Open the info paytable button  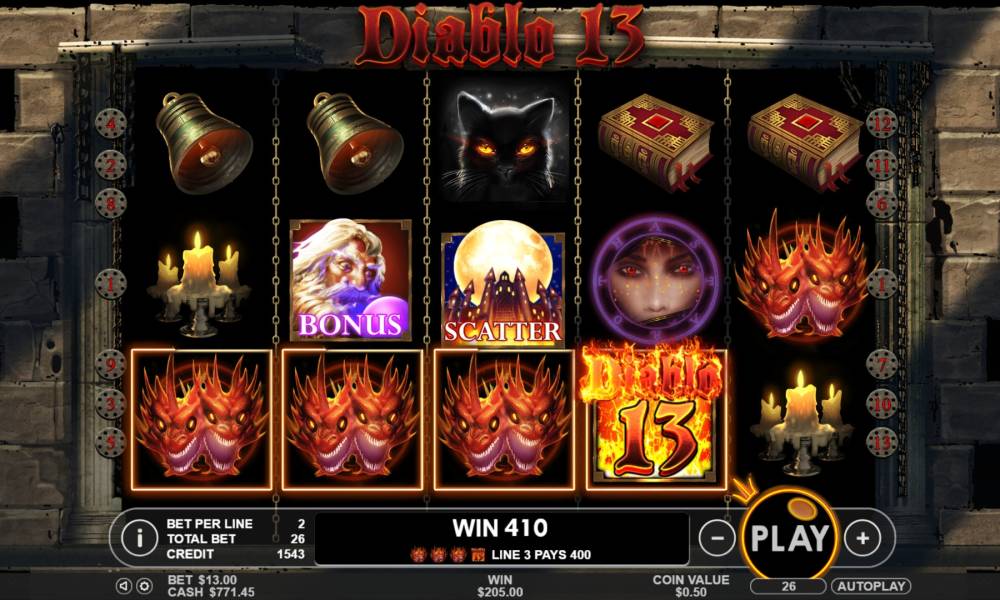[x=139, y=538]
